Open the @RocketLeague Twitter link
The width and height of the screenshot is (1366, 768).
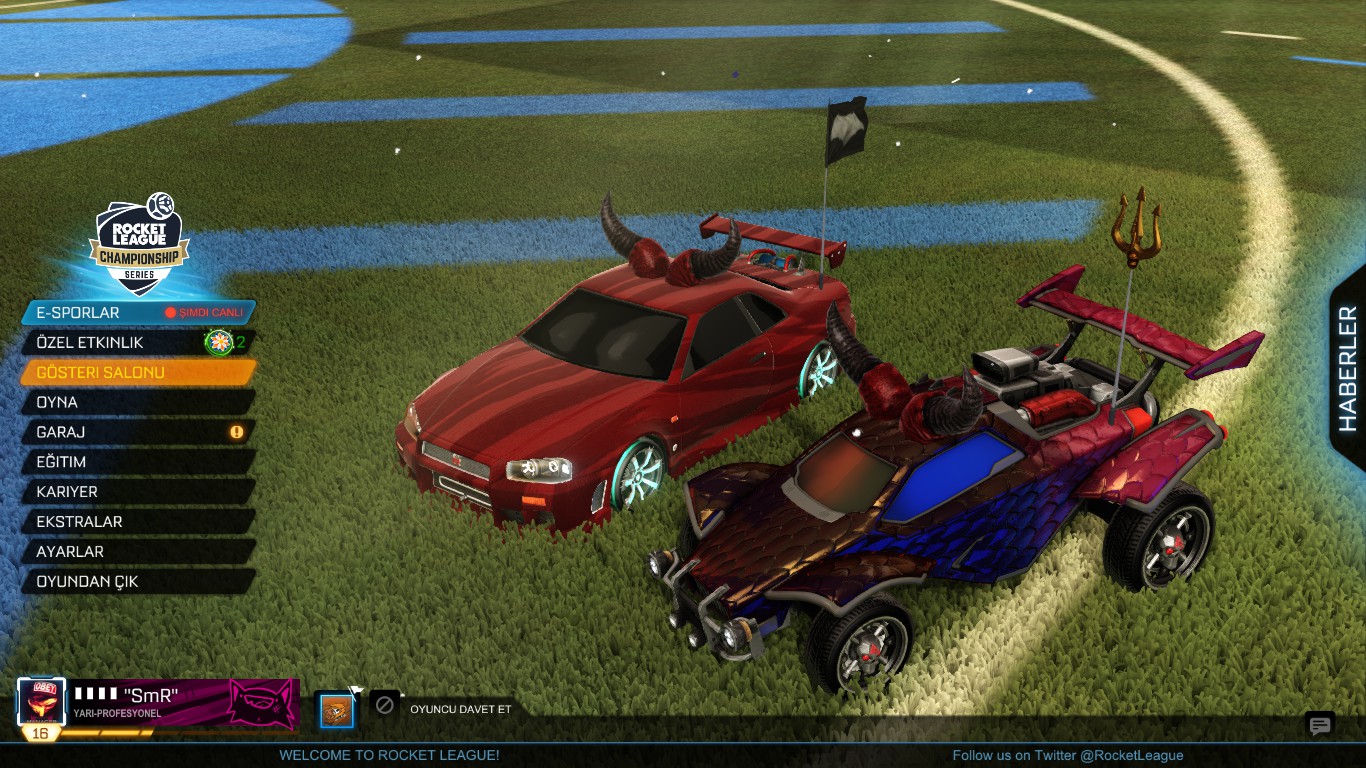(x=1069, y=755)
